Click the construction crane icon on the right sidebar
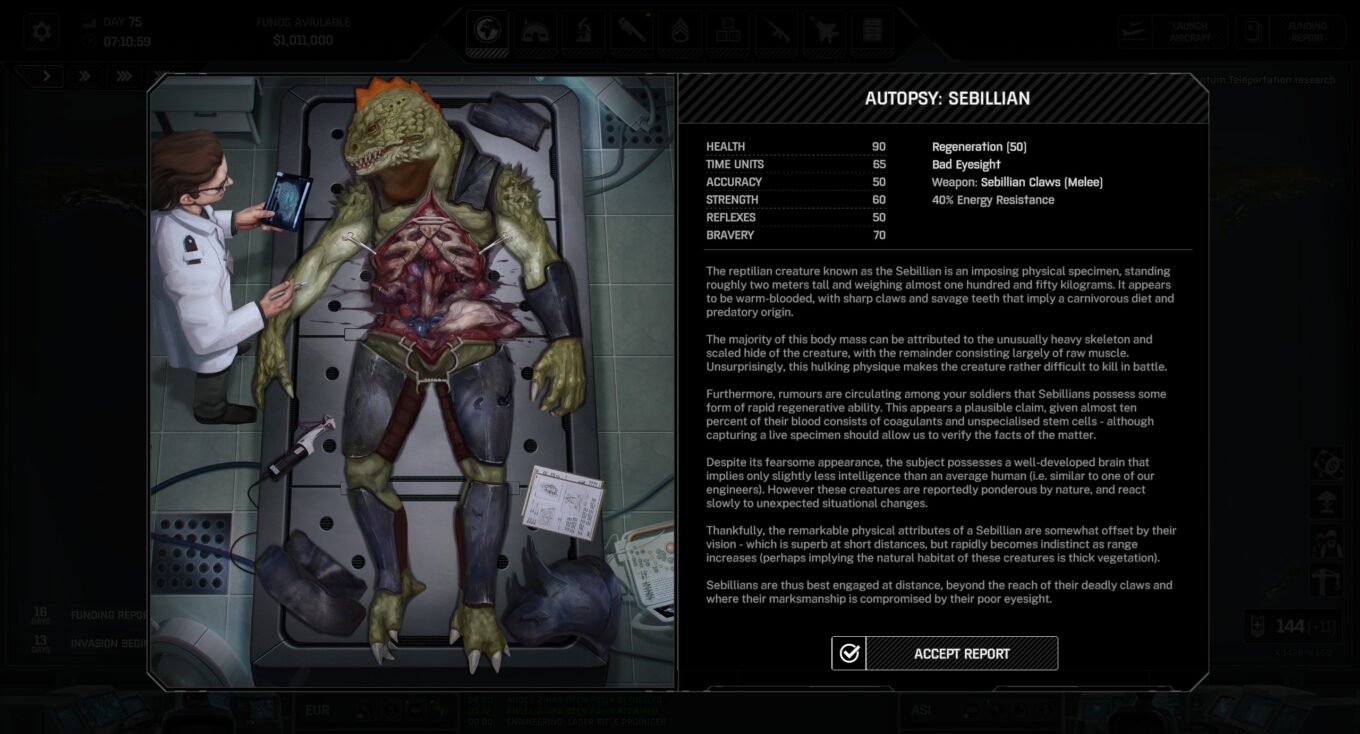 click(1327, 581)
